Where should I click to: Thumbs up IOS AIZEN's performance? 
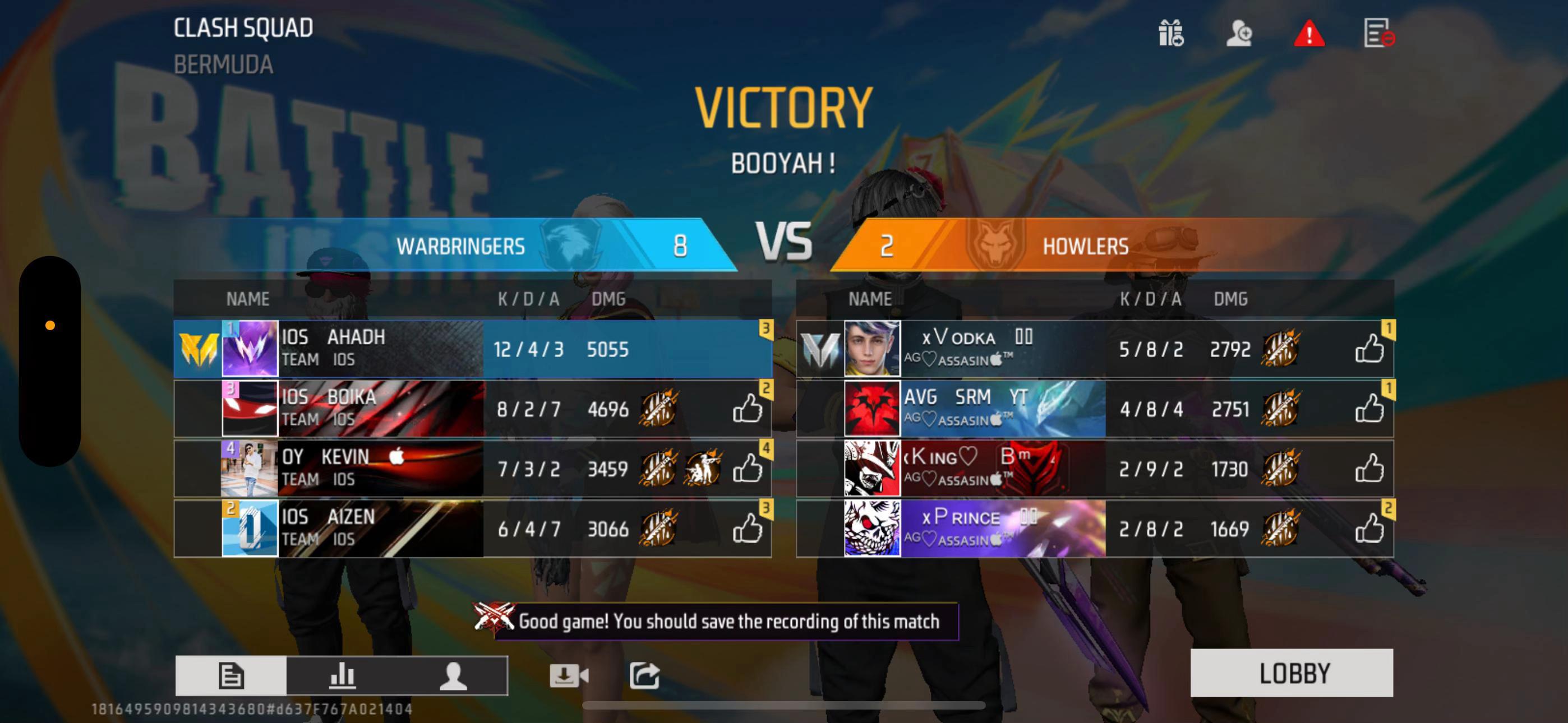click(747, 529)
